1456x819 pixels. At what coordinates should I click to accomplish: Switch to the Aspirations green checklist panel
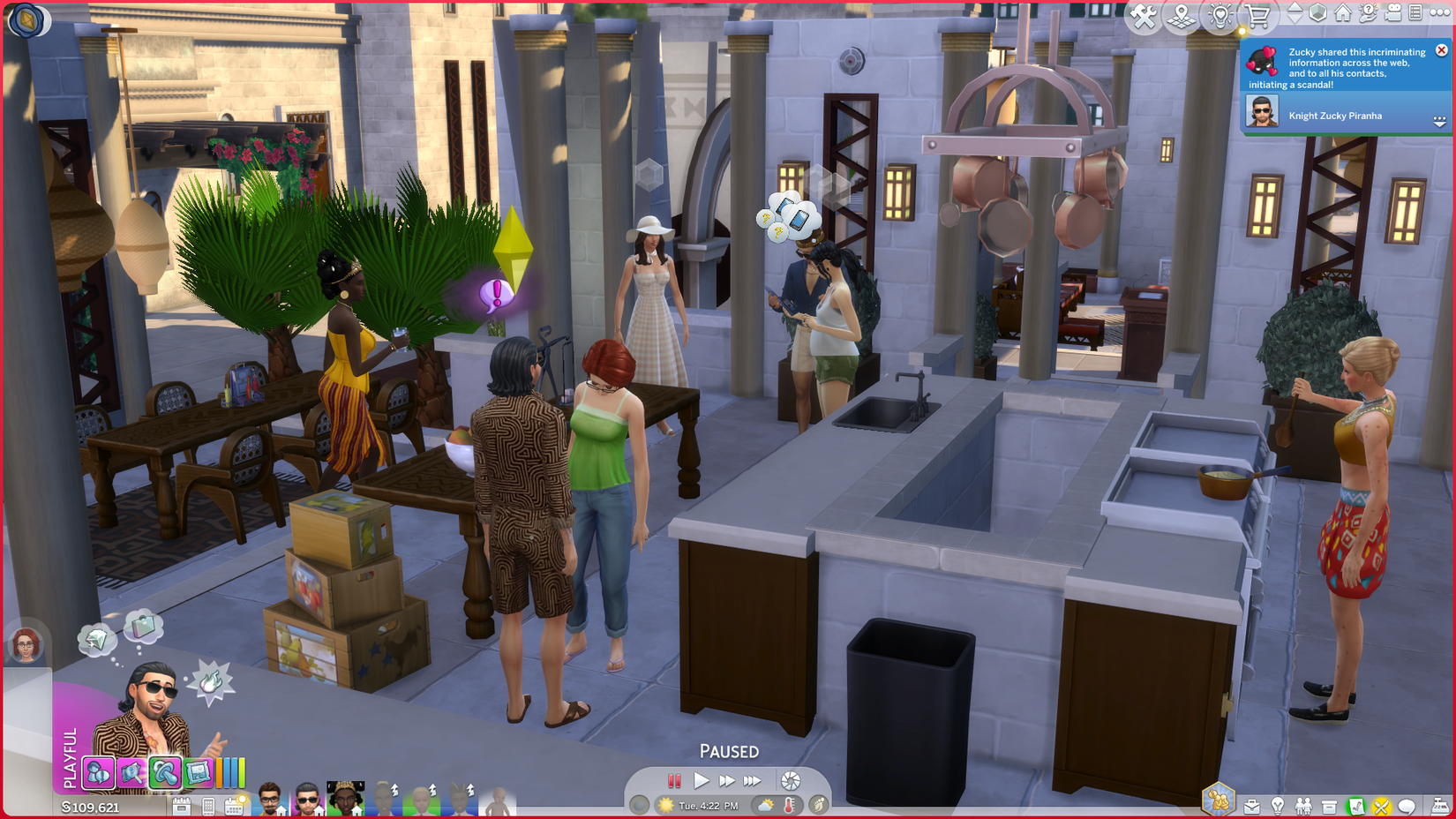pos(1356,805)
